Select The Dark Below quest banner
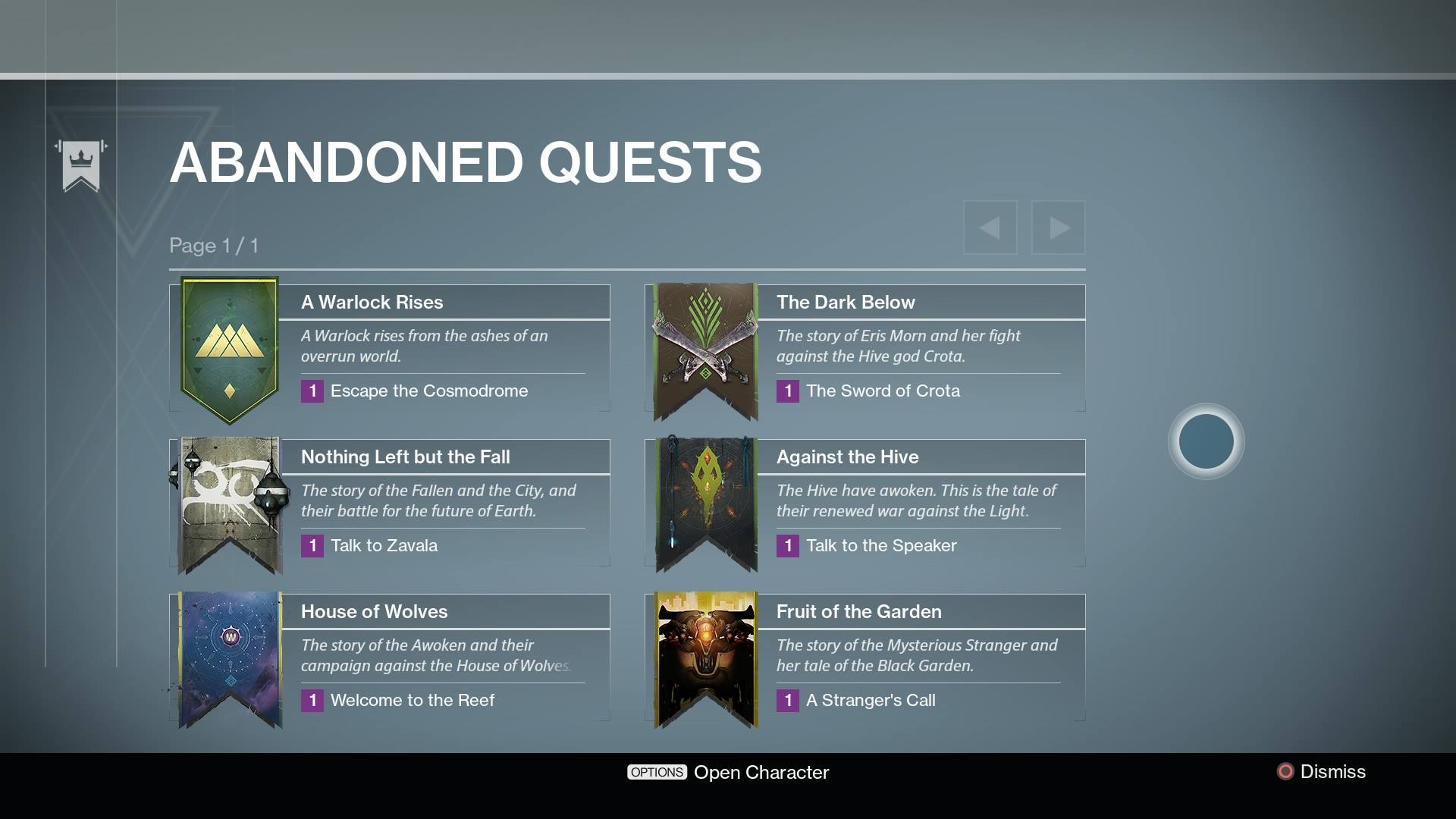 coord(704,349)
